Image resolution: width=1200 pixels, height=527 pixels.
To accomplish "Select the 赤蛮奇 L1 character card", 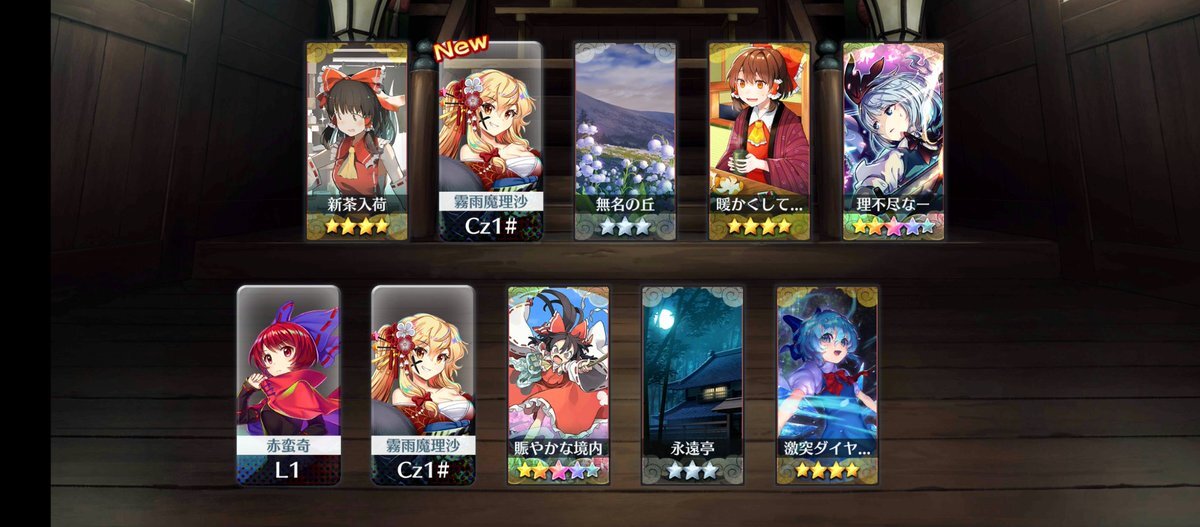I will (x=288, y=385).
